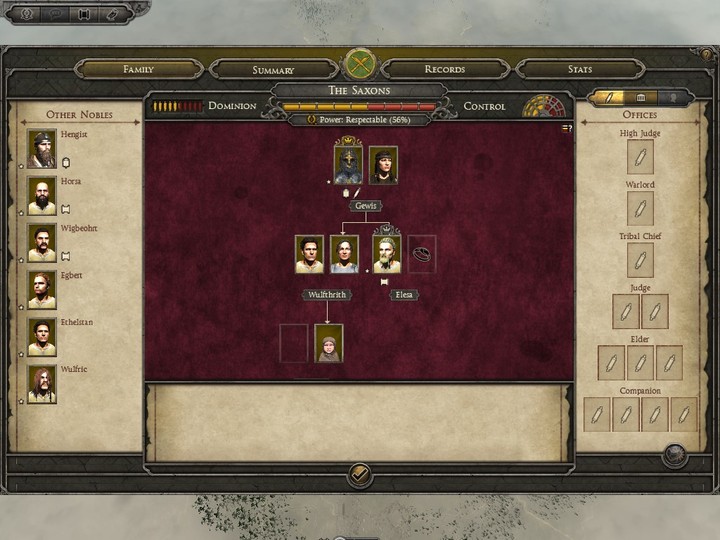Open the Tribal Chief office slot
720x540 pixels.
coord(640,260)
